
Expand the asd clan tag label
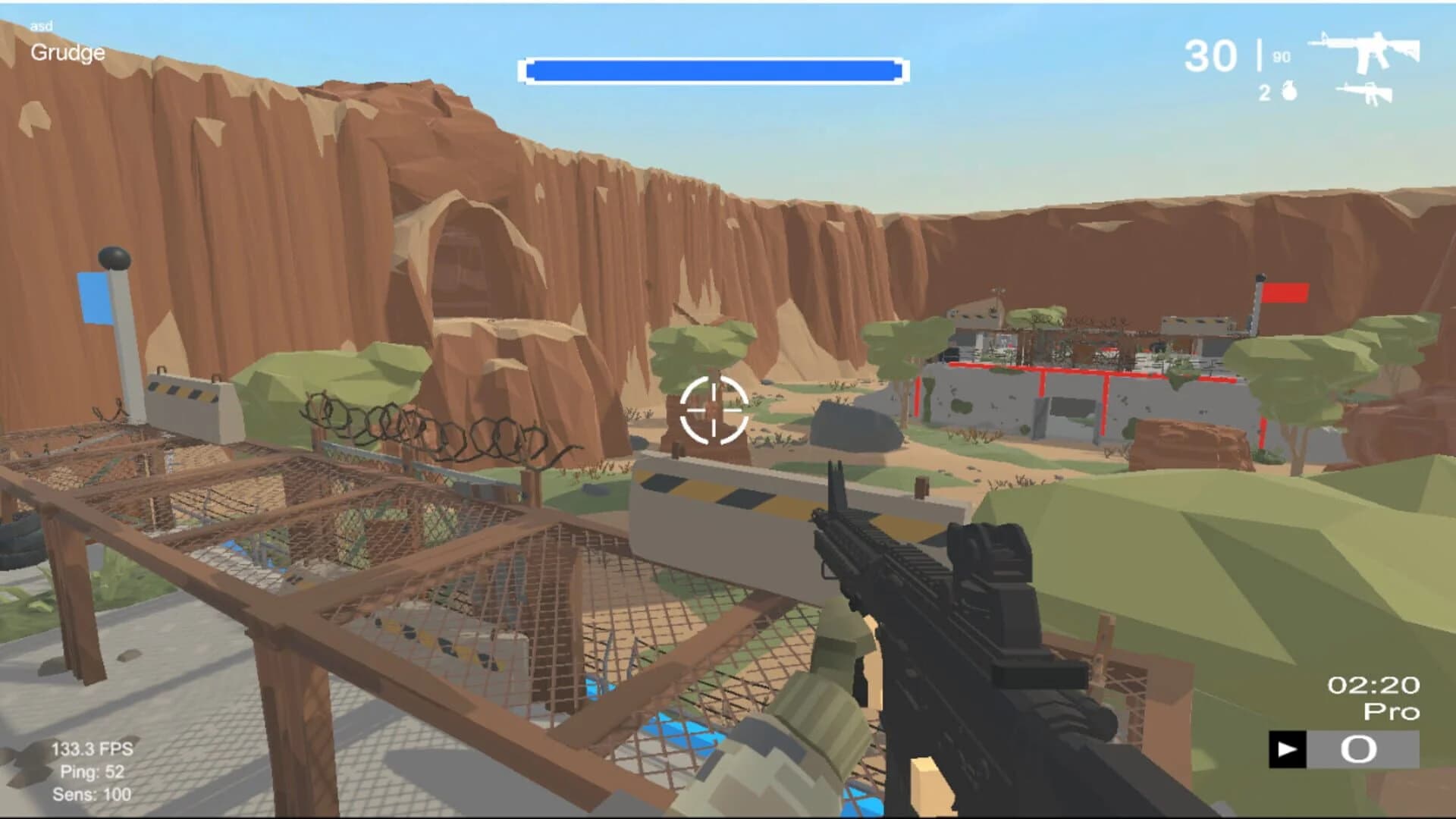coord(41,25)
